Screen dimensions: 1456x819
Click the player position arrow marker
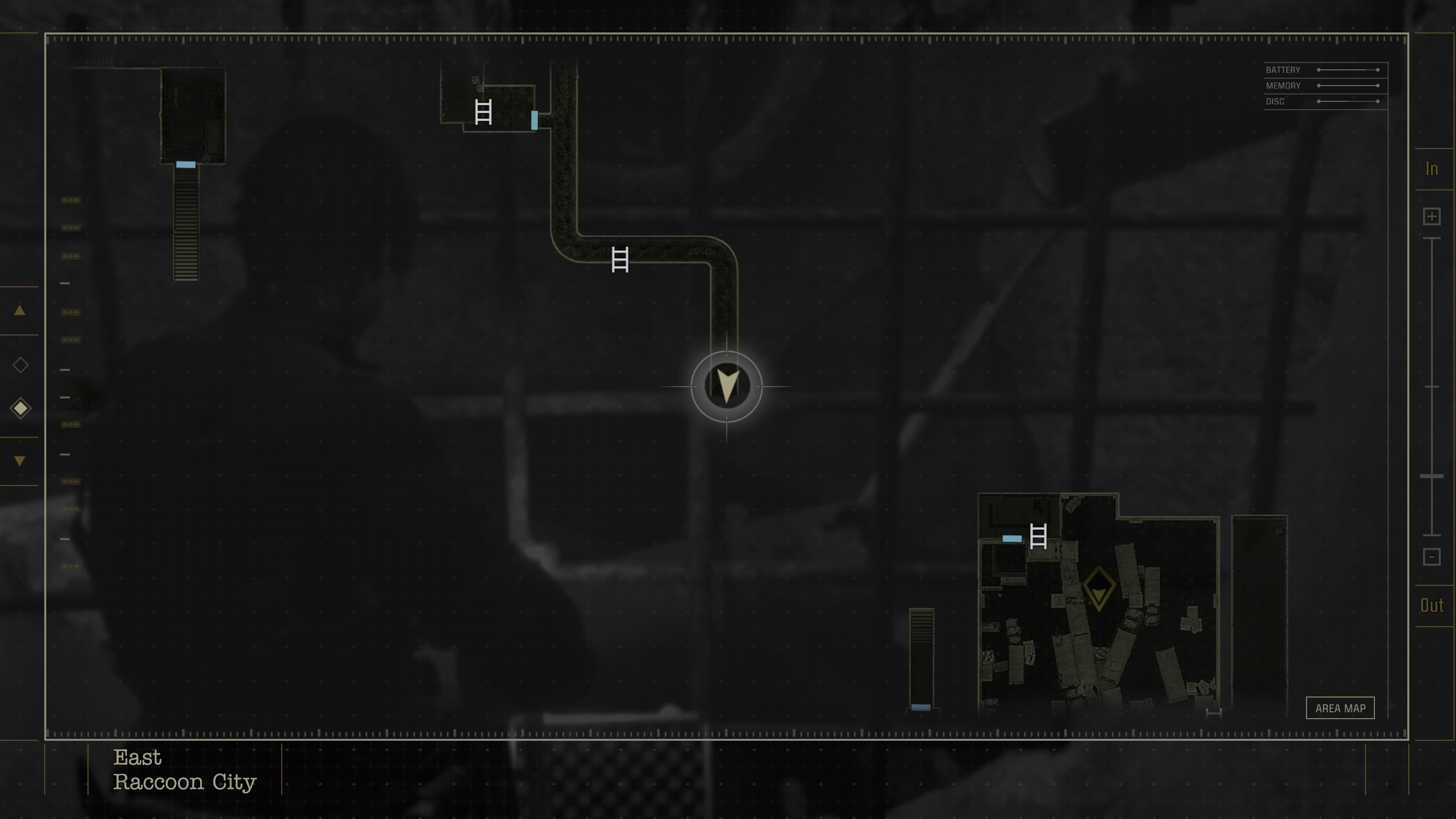[727, 387]
